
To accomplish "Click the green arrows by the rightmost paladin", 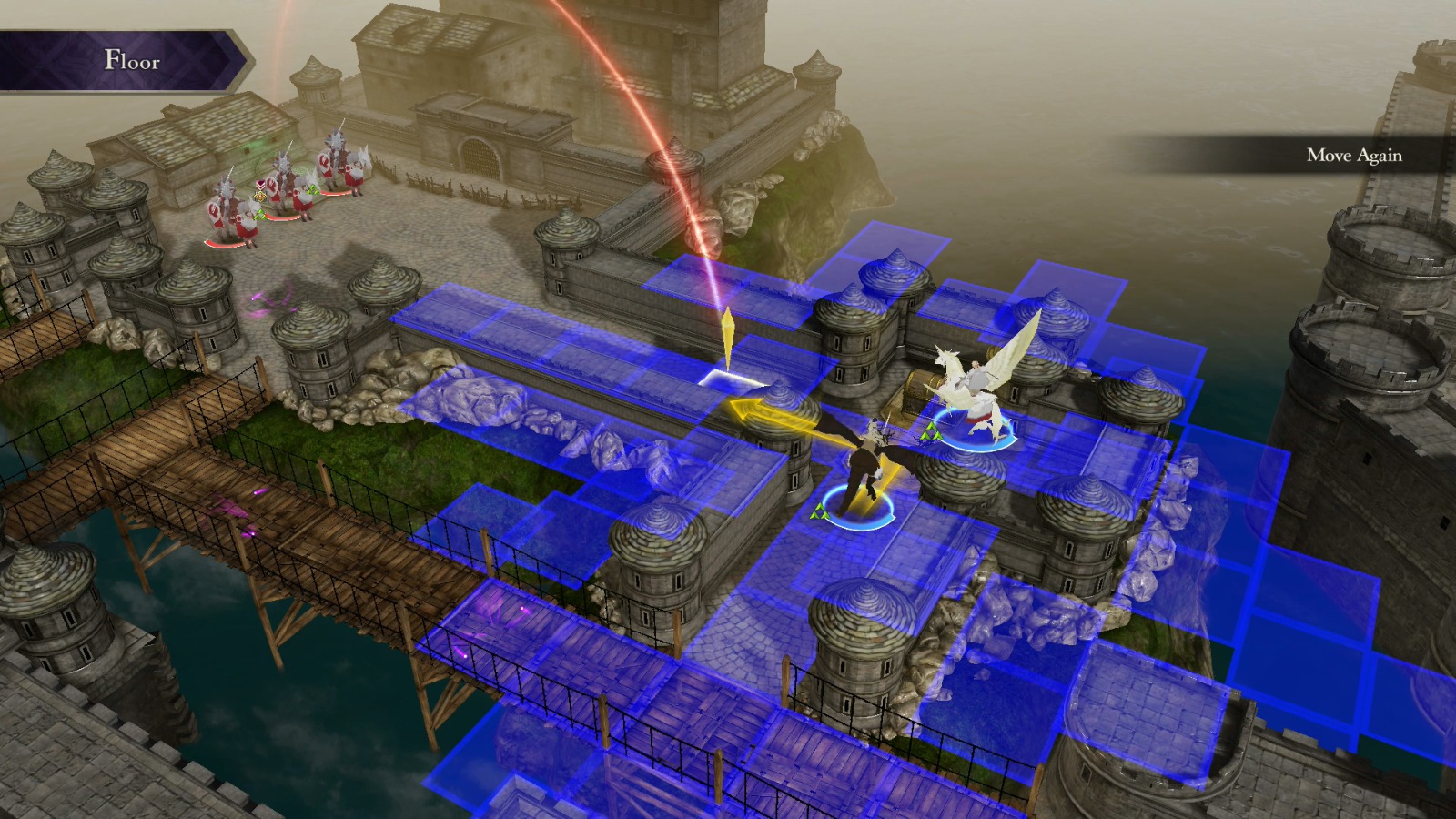I will point(313,191).
